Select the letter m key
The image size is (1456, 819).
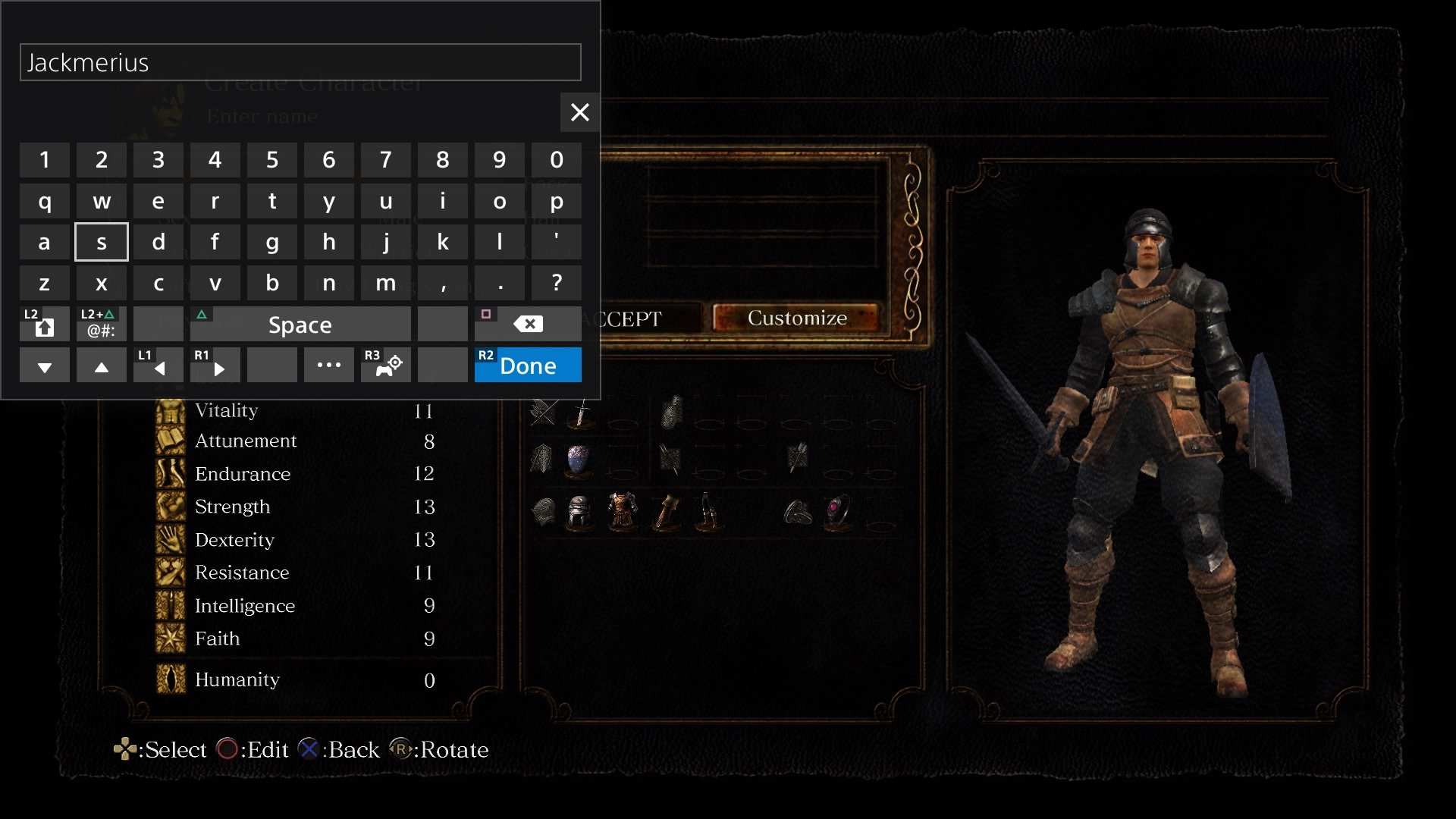click(386, 283)
